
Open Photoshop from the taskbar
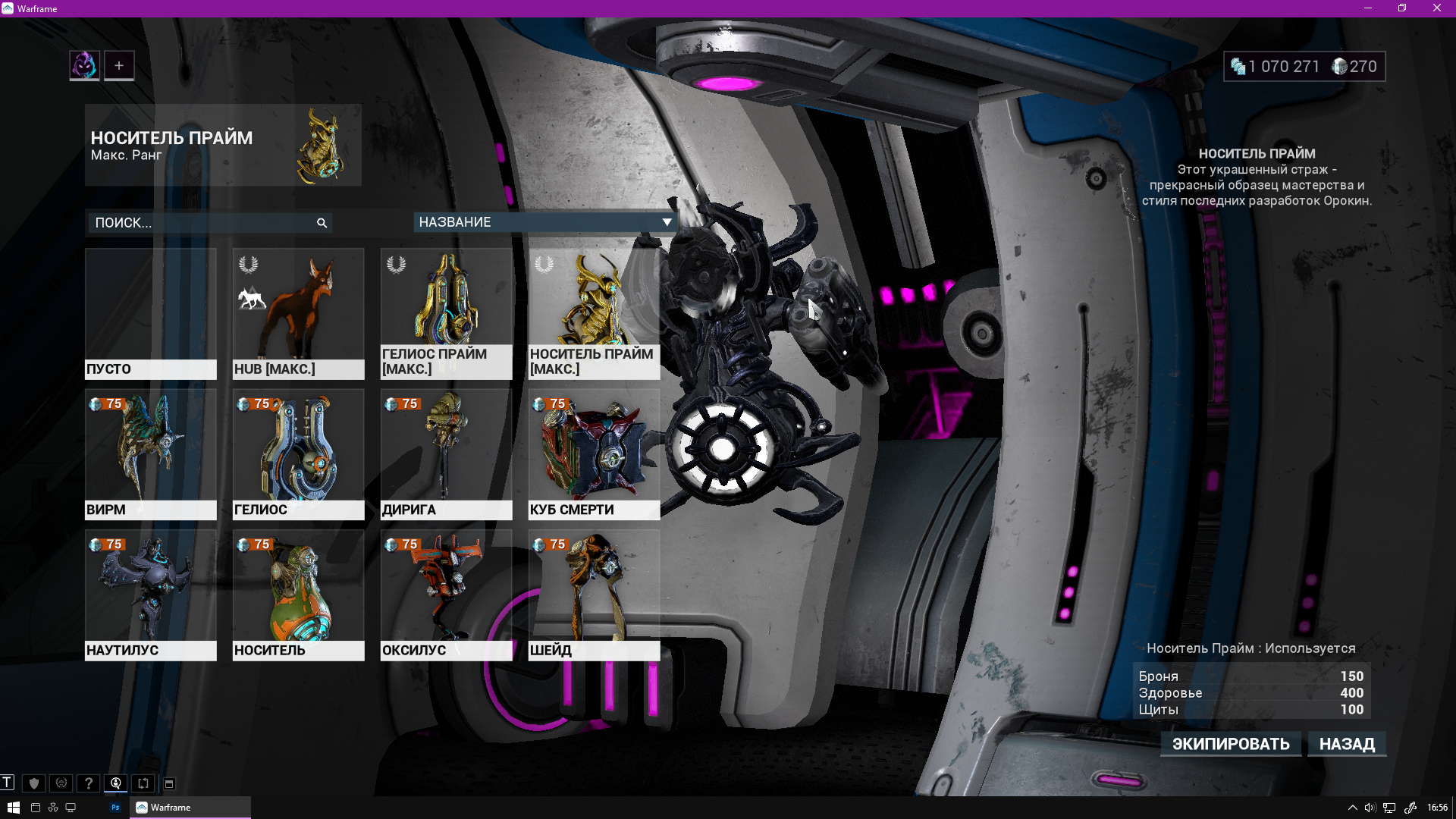115,807
